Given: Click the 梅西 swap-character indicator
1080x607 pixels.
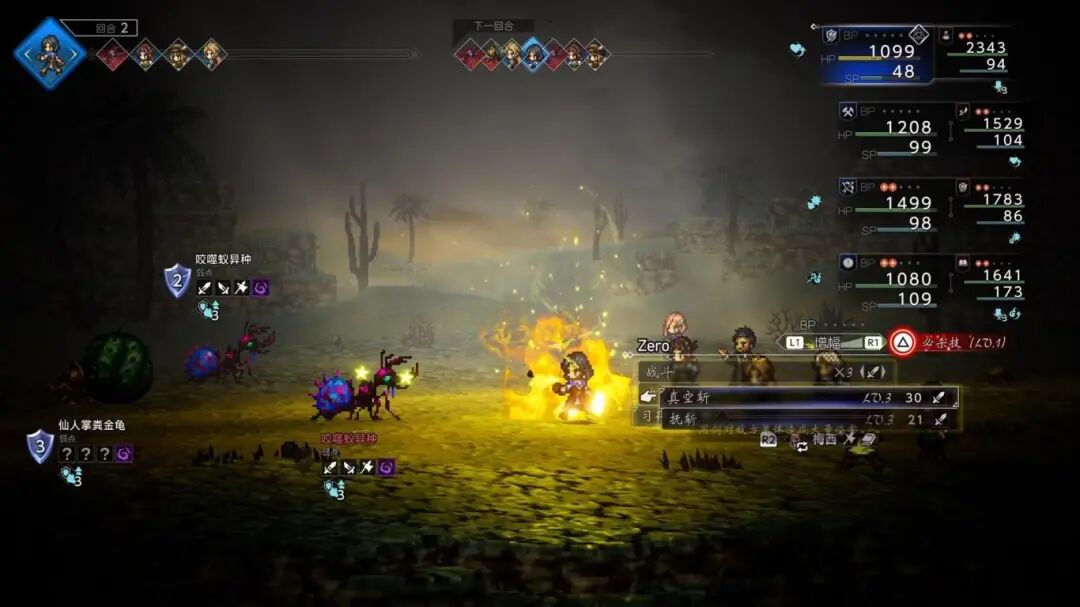Looking at the screenshot, I should pos(824,438).
